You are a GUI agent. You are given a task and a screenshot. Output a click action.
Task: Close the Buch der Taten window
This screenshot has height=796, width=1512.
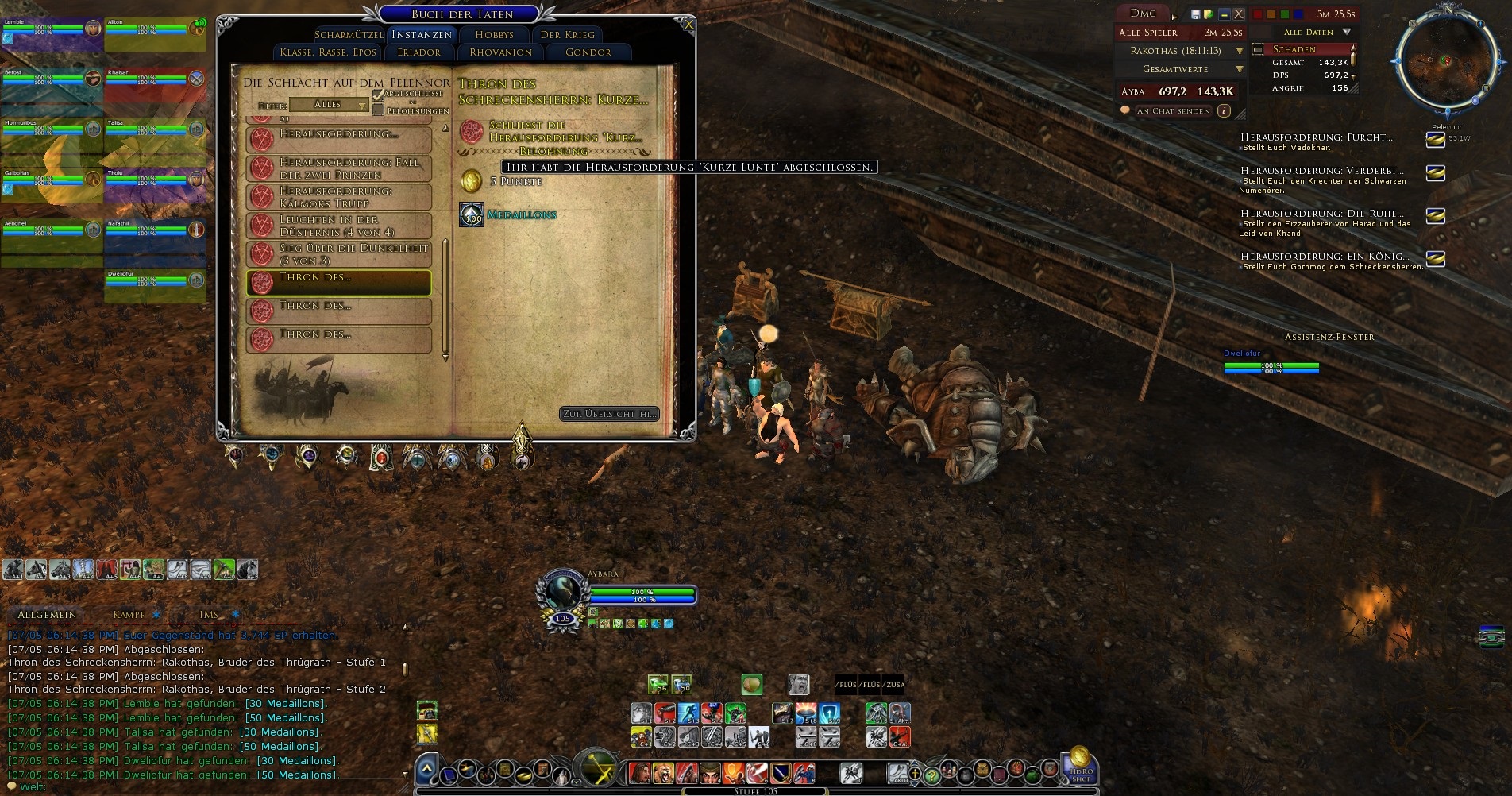688,25
